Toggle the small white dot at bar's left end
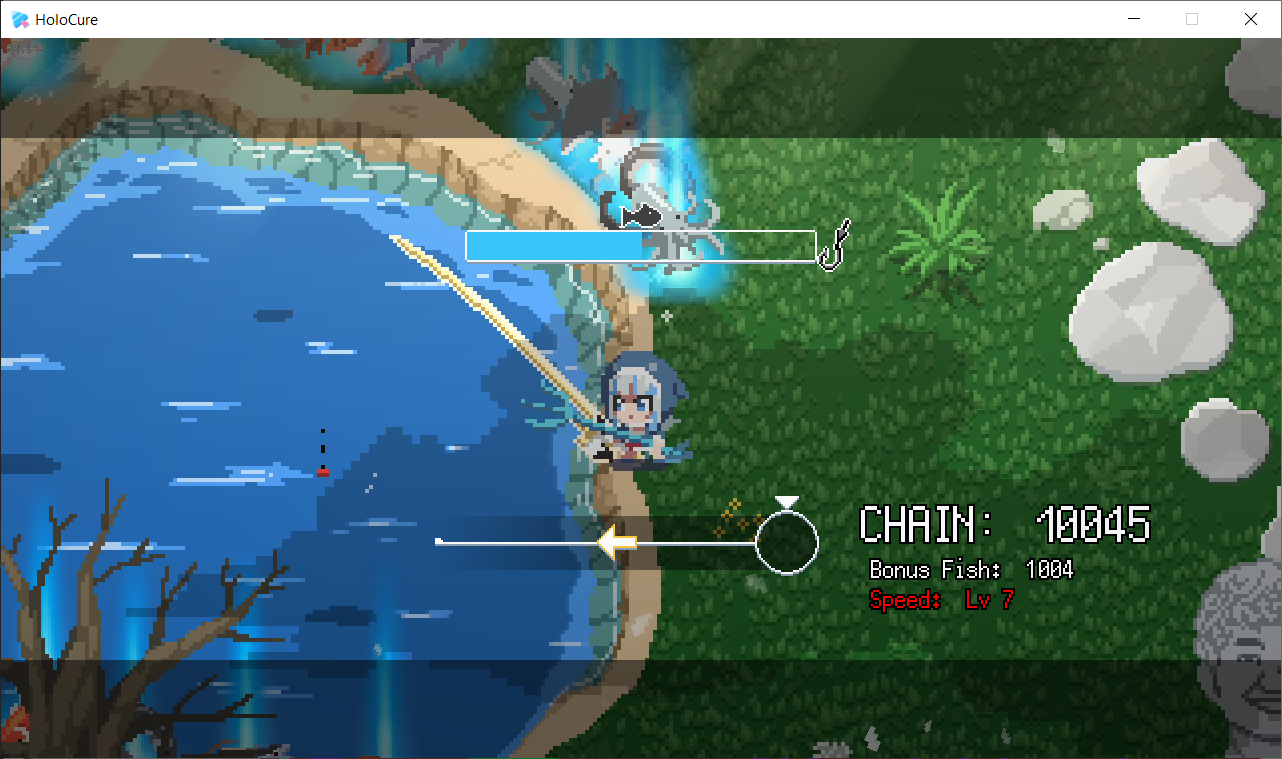The height and width of the screenshot is (759, 1282). (439, 539)
